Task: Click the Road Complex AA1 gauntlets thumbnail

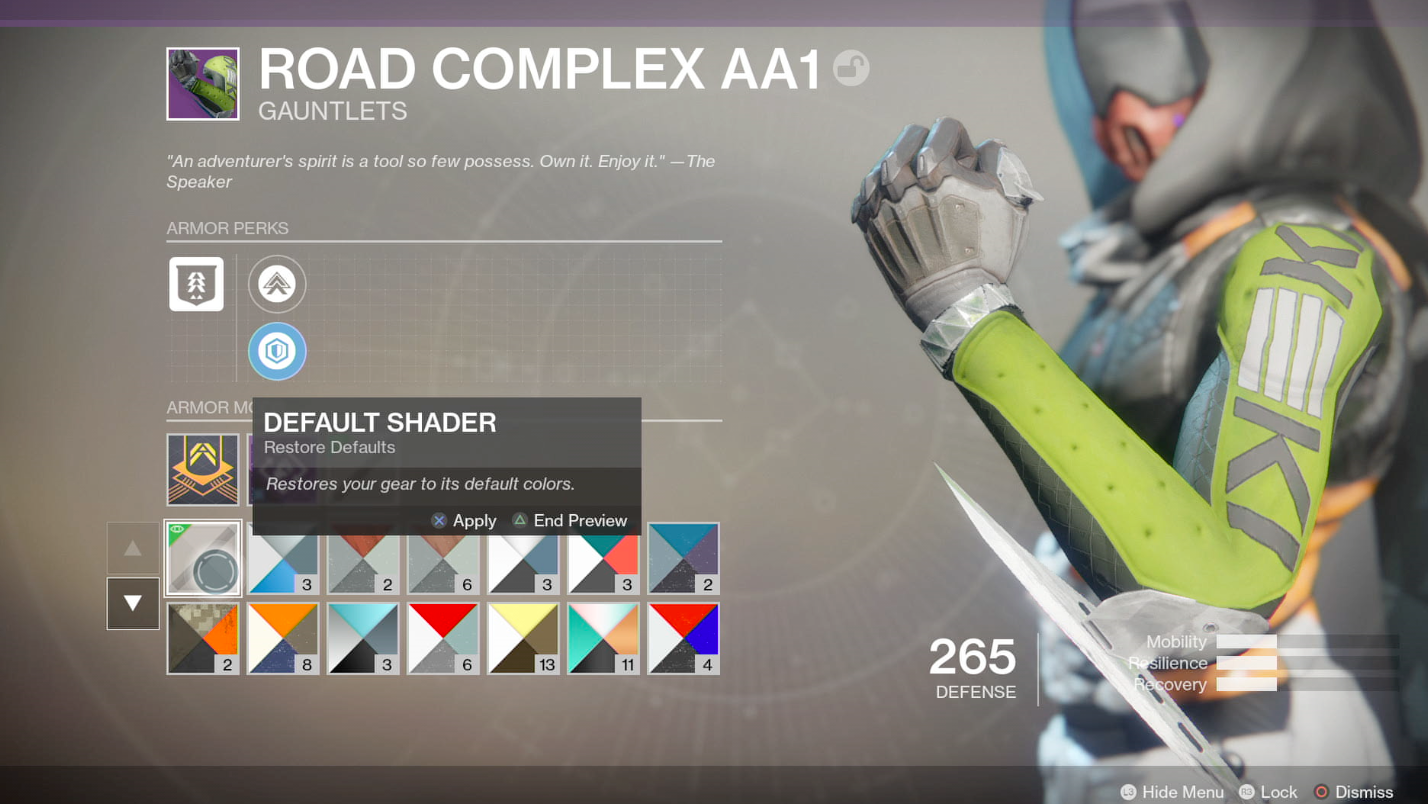Action: tap(203, 84)
